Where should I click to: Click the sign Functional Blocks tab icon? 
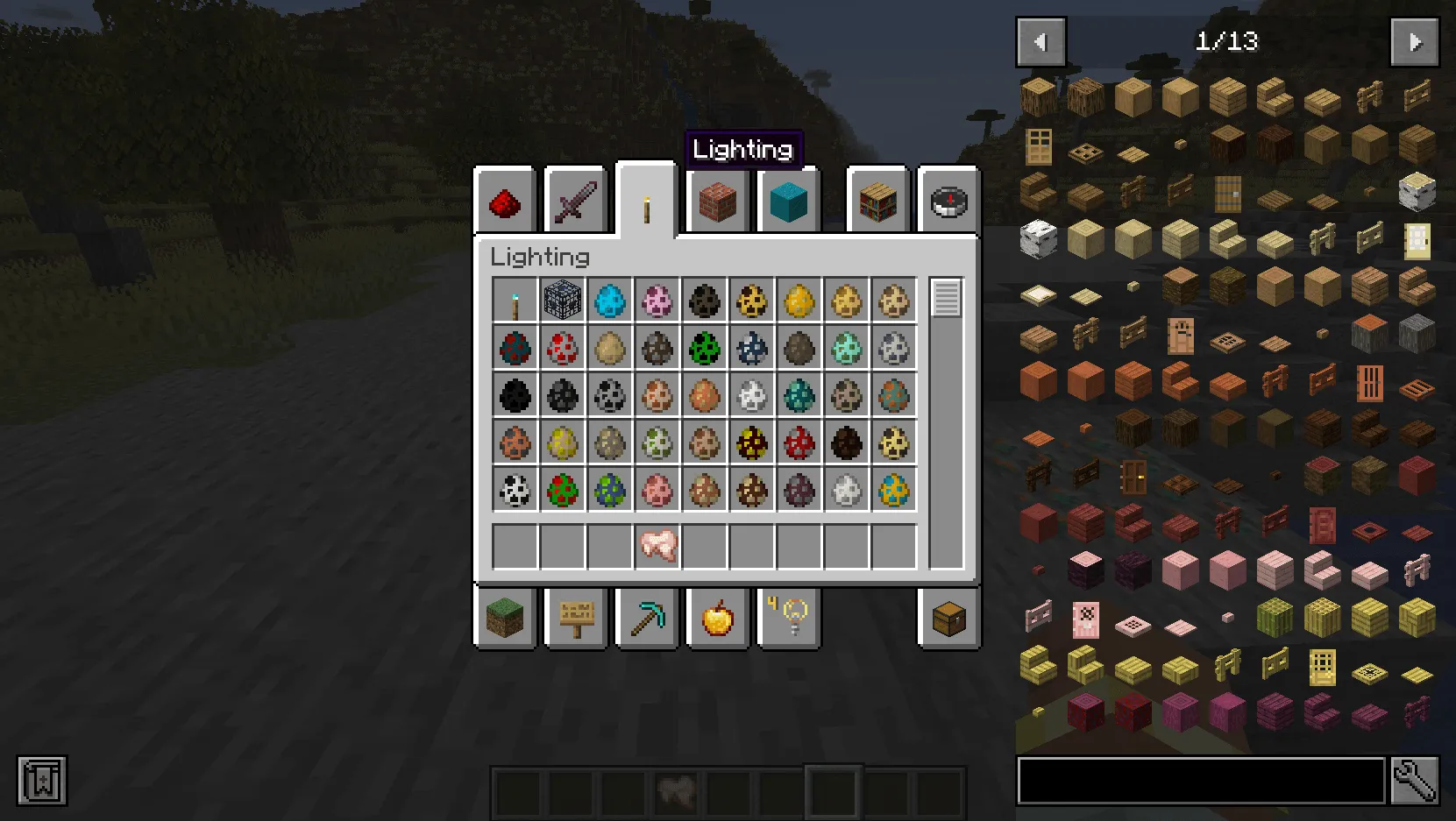coord(575,618)
